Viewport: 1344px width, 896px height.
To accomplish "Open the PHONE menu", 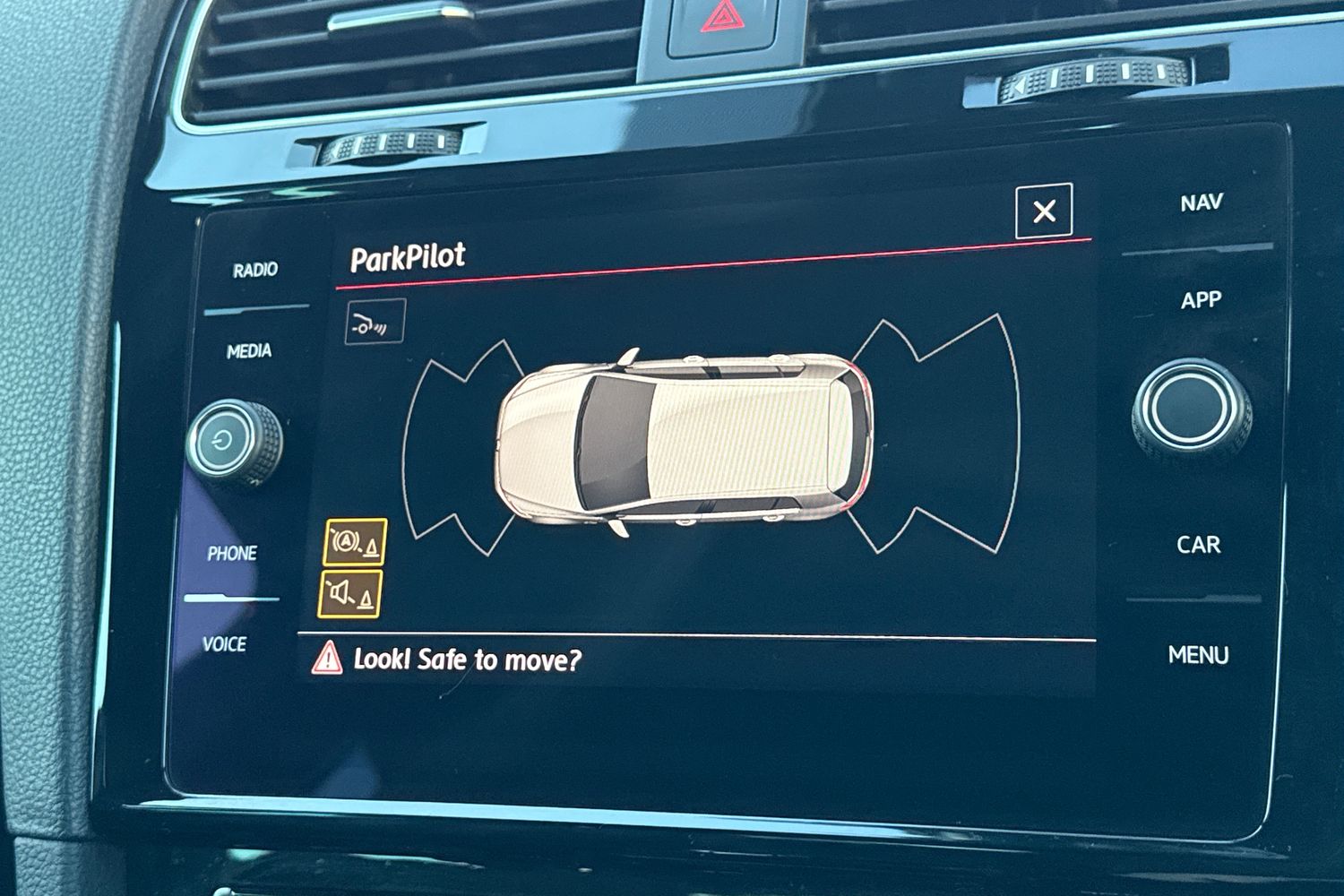I will [x=232, y=554].
